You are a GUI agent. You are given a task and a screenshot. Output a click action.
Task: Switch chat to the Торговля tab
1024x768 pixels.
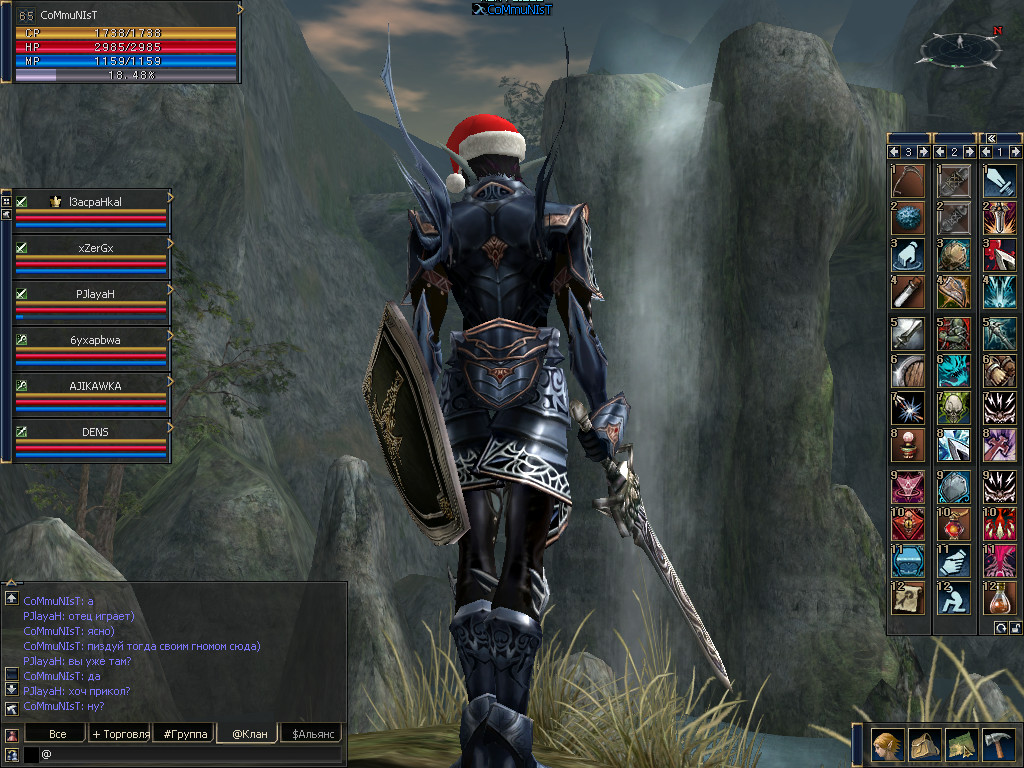[120, 734]
